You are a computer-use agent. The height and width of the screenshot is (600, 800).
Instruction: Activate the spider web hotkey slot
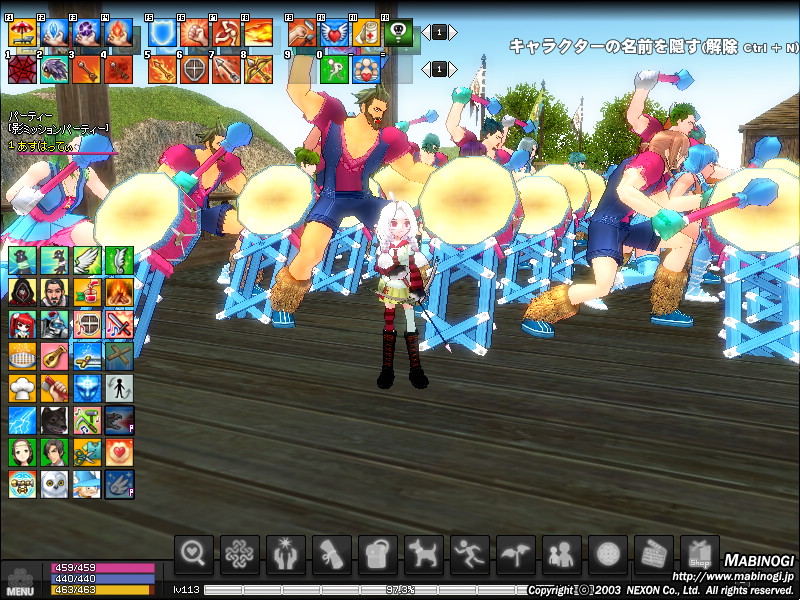click(x=22, y=68)
